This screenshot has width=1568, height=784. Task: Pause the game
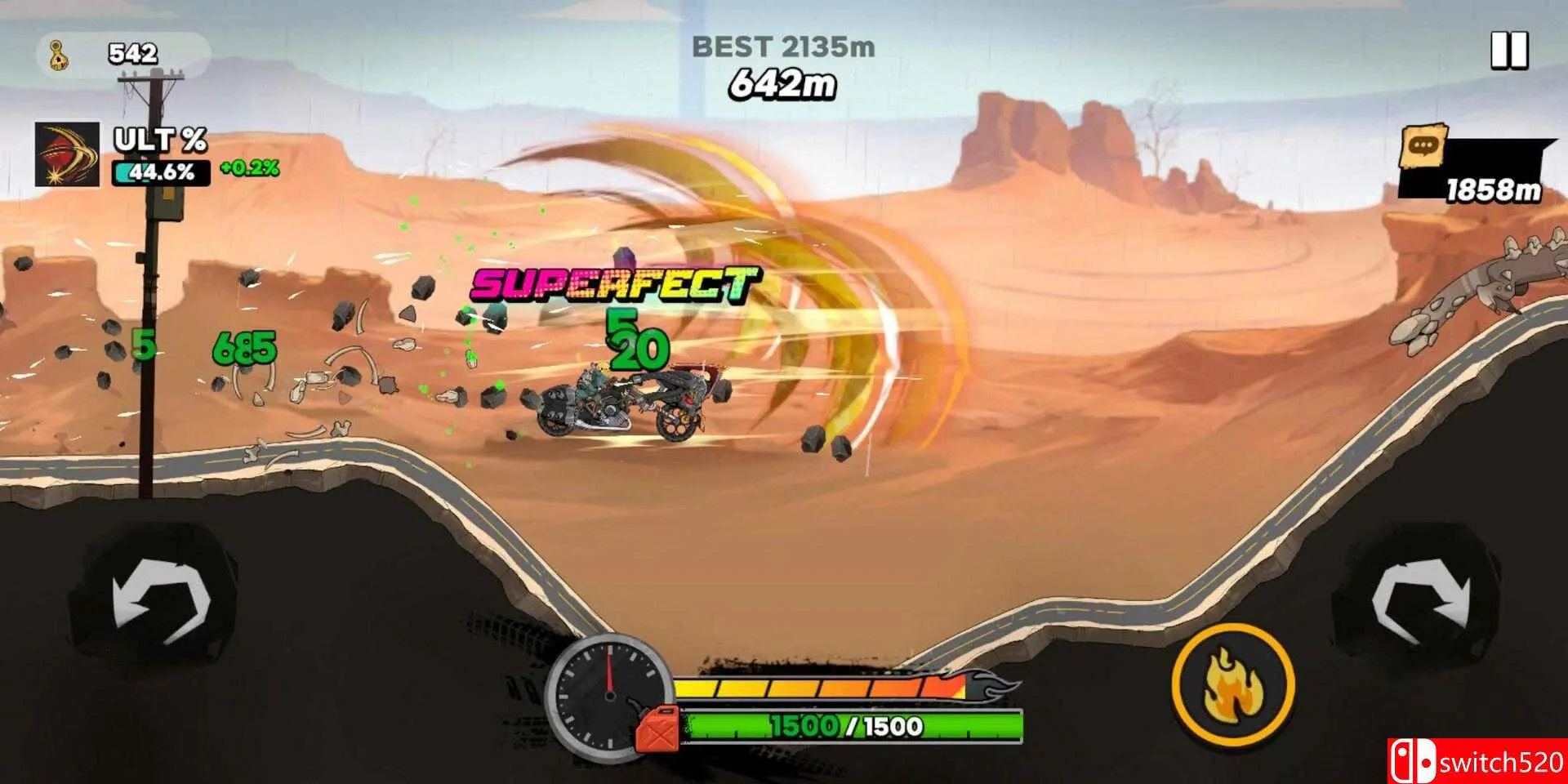click(1508, 51)
